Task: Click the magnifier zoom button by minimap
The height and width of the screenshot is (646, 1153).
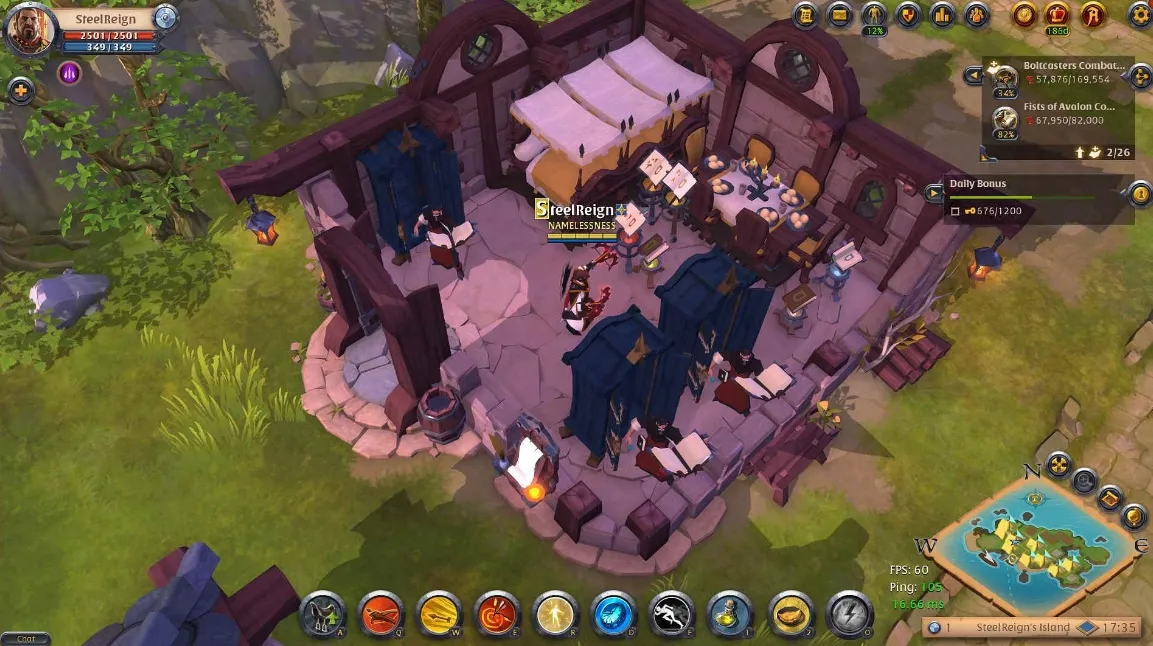Action: [1084, 481]
